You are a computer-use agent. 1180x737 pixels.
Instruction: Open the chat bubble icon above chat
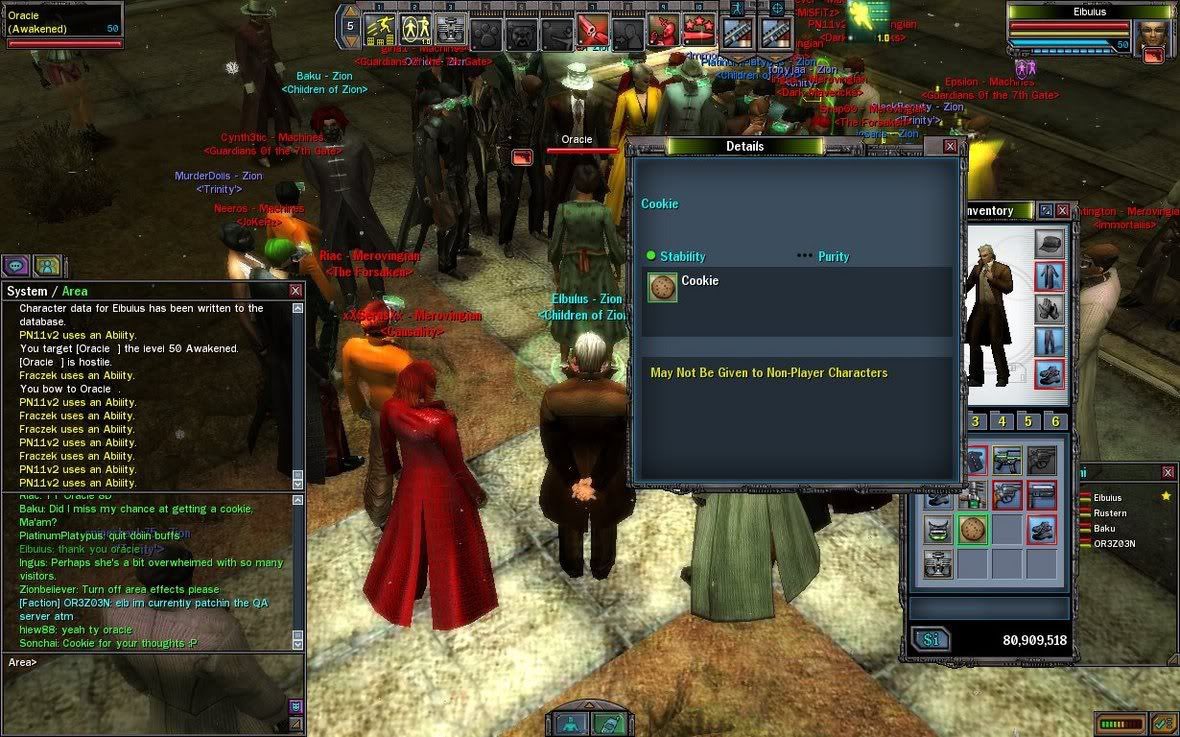click(15, 265)
